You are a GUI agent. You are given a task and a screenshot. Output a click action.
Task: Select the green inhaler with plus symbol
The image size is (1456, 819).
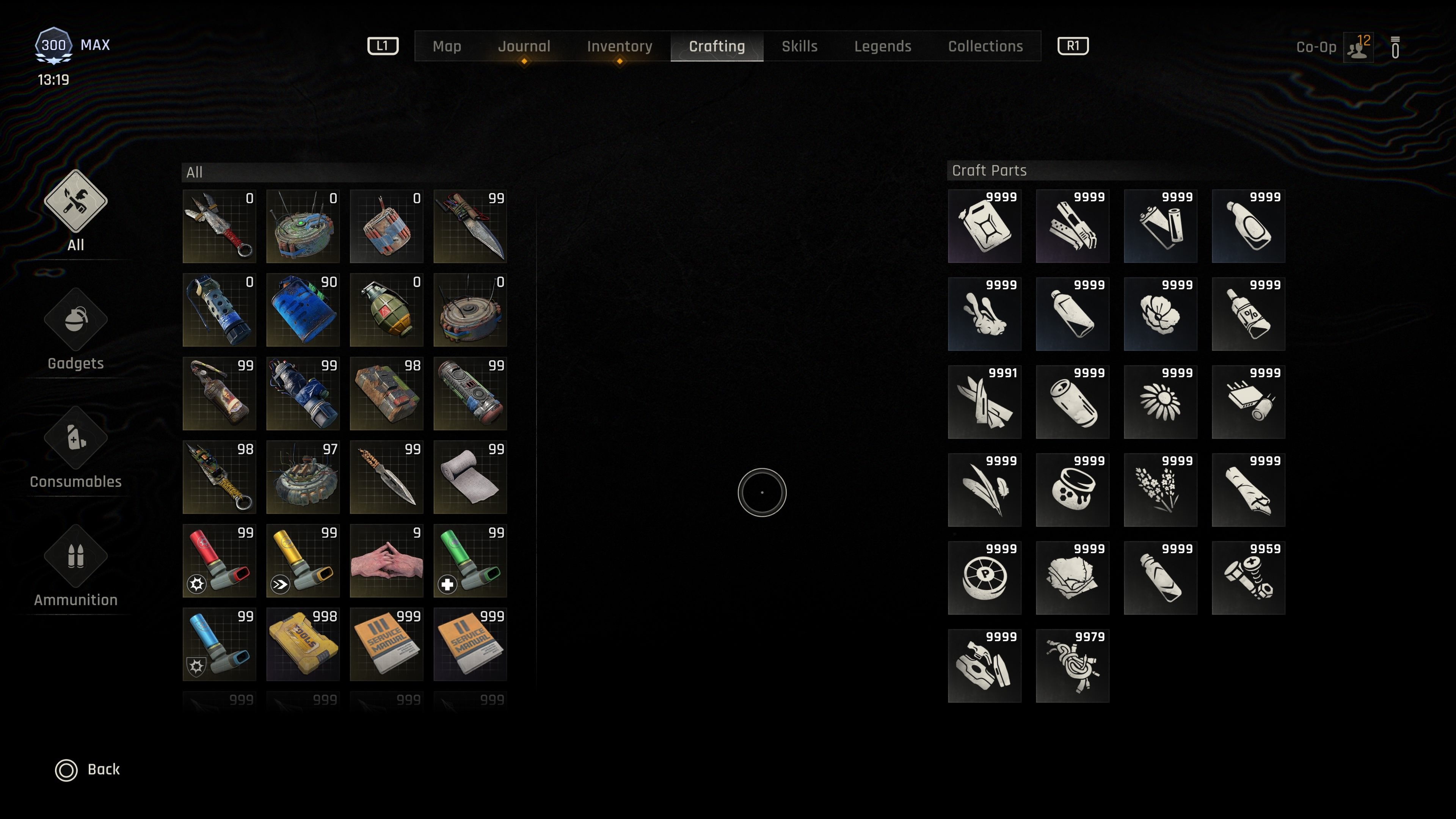470,561
